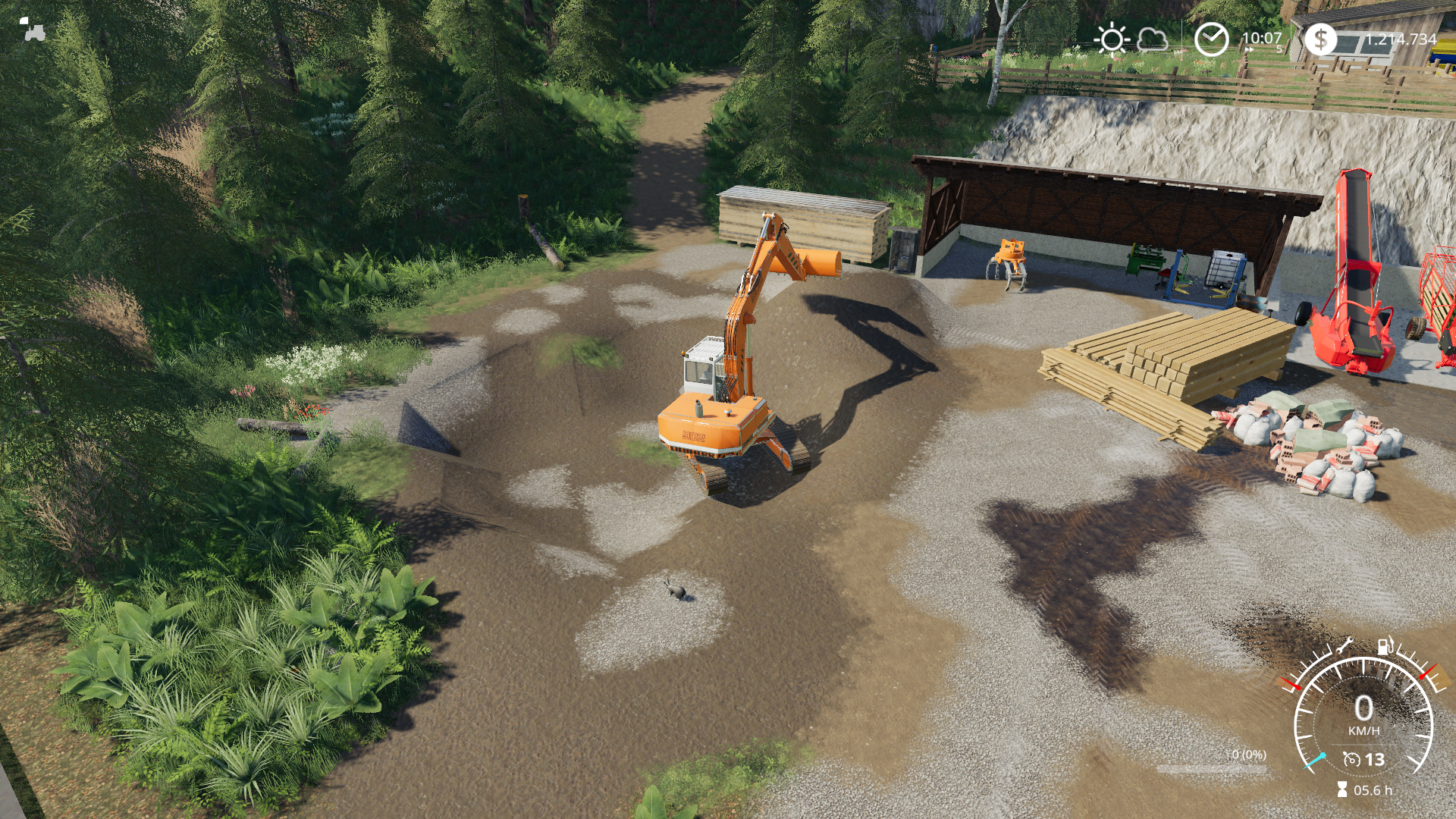Toggle the cruise control icon

pos(1351,759)
